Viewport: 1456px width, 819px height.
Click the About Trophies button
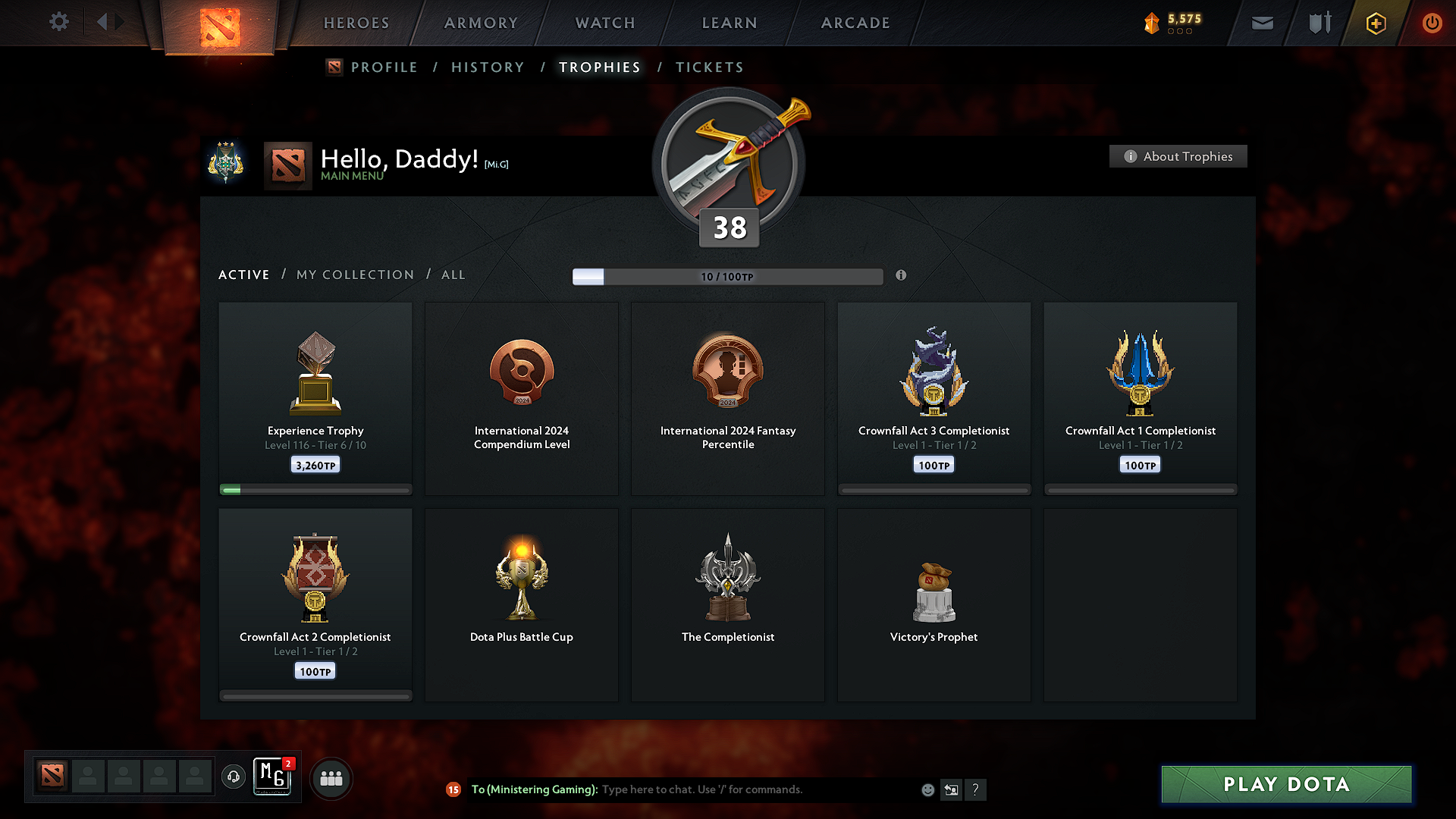(x=1178, y=156)
